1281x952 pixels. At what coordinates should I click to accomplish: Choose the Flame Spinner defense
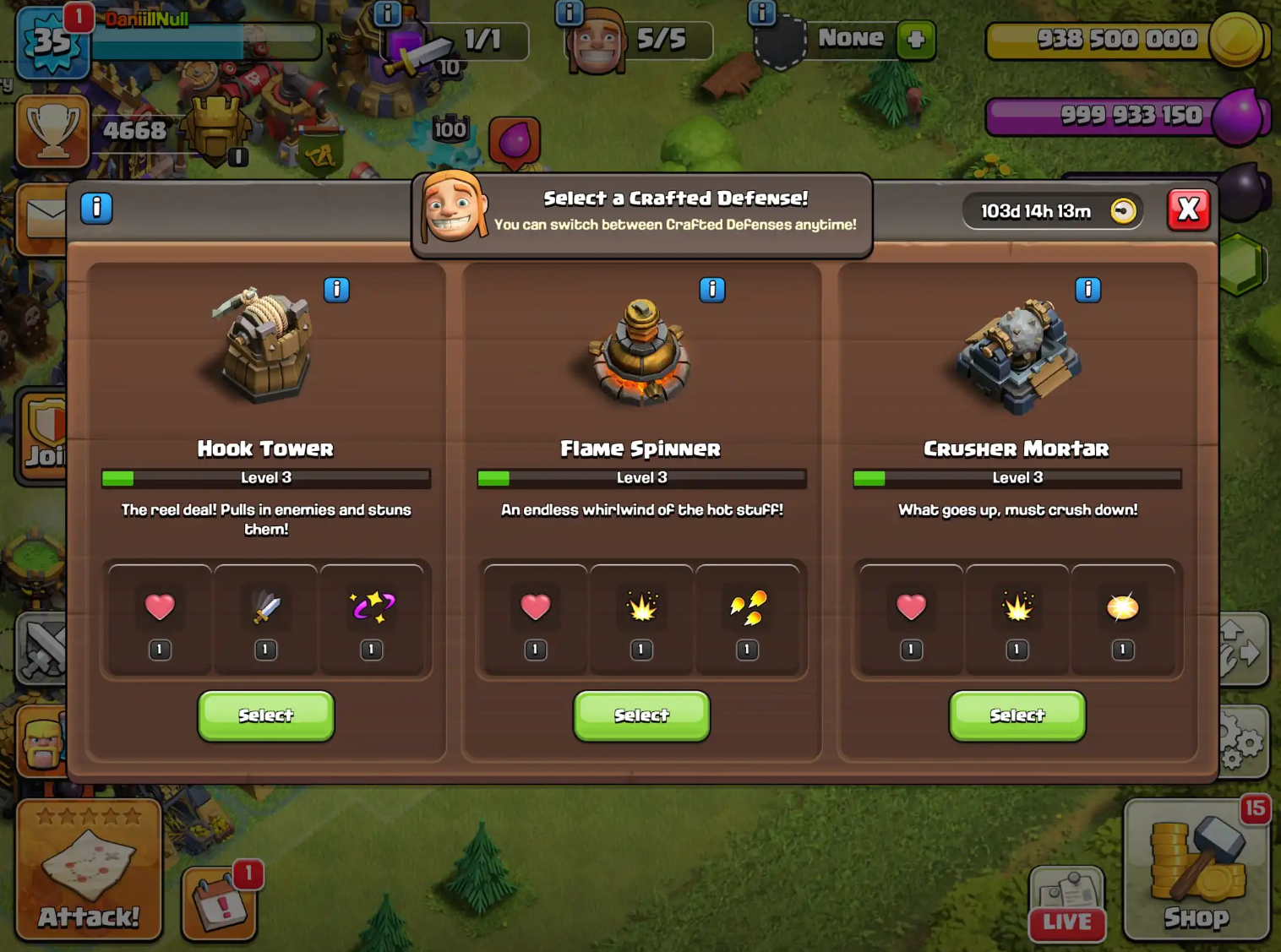641,715
